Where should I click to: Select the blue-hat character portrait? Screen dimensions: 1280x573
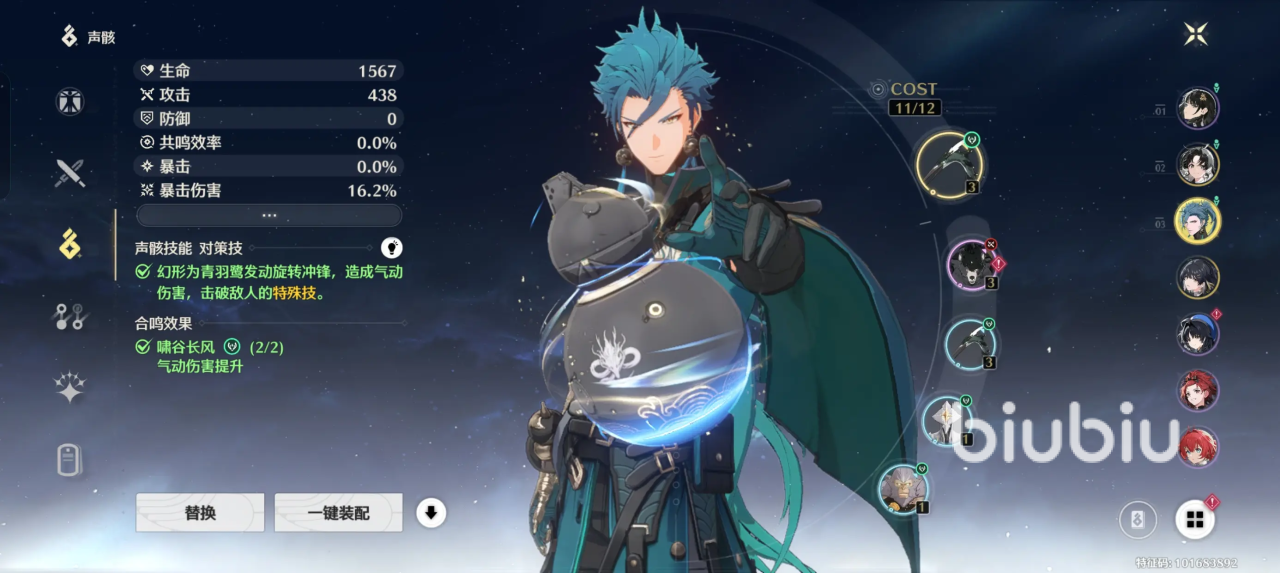pos(1197,334)
